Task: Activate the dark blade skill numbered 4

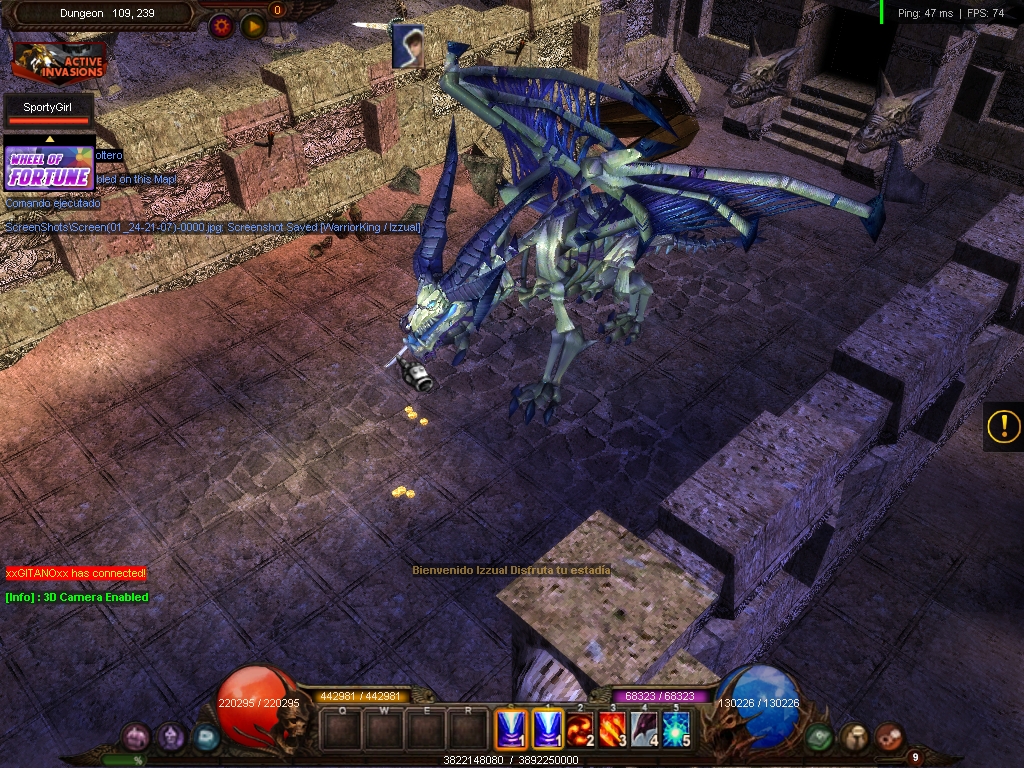Action: (644, 730)
